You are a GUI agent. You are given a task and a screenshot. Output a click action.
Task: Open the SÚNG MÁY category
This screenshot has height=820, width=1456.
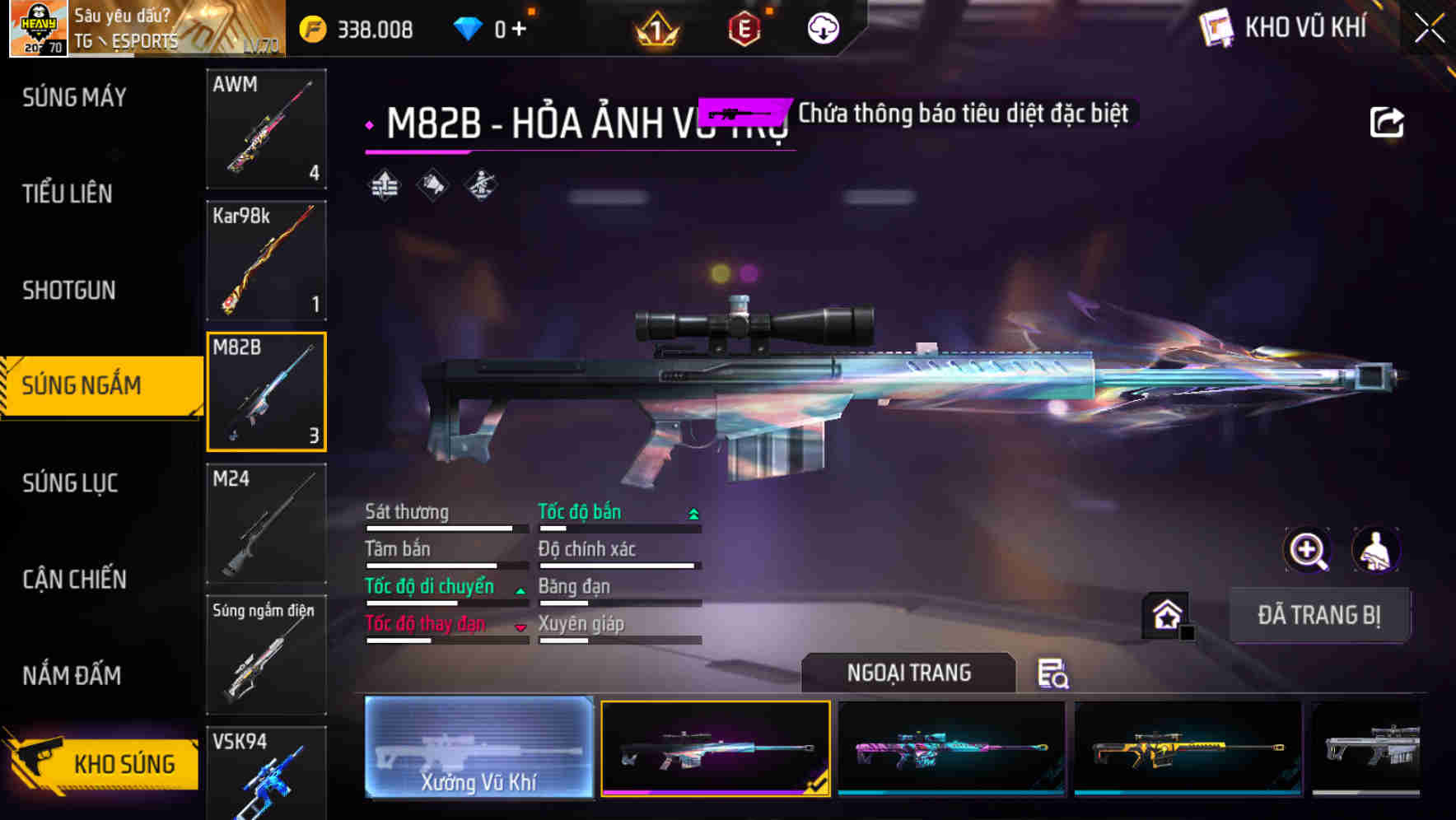pos(72,98)
